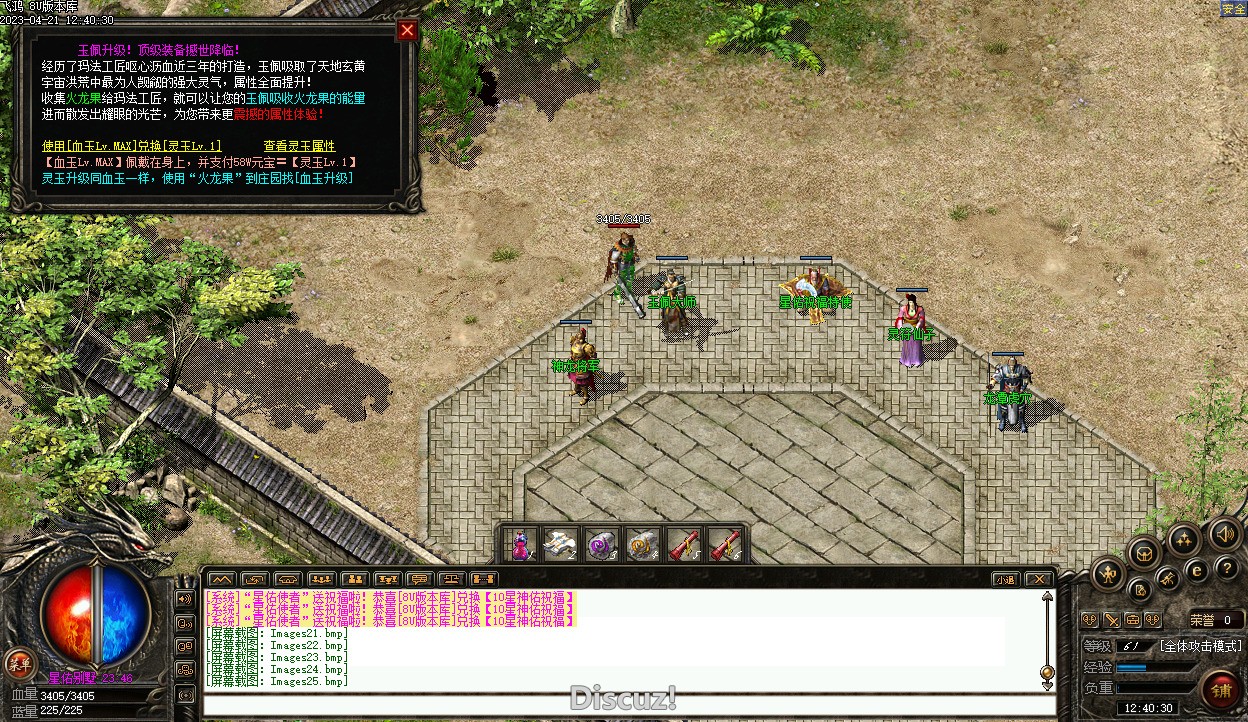Click the chat text input field
This screenshot has width=1248, height=722.
pos(628,705)
